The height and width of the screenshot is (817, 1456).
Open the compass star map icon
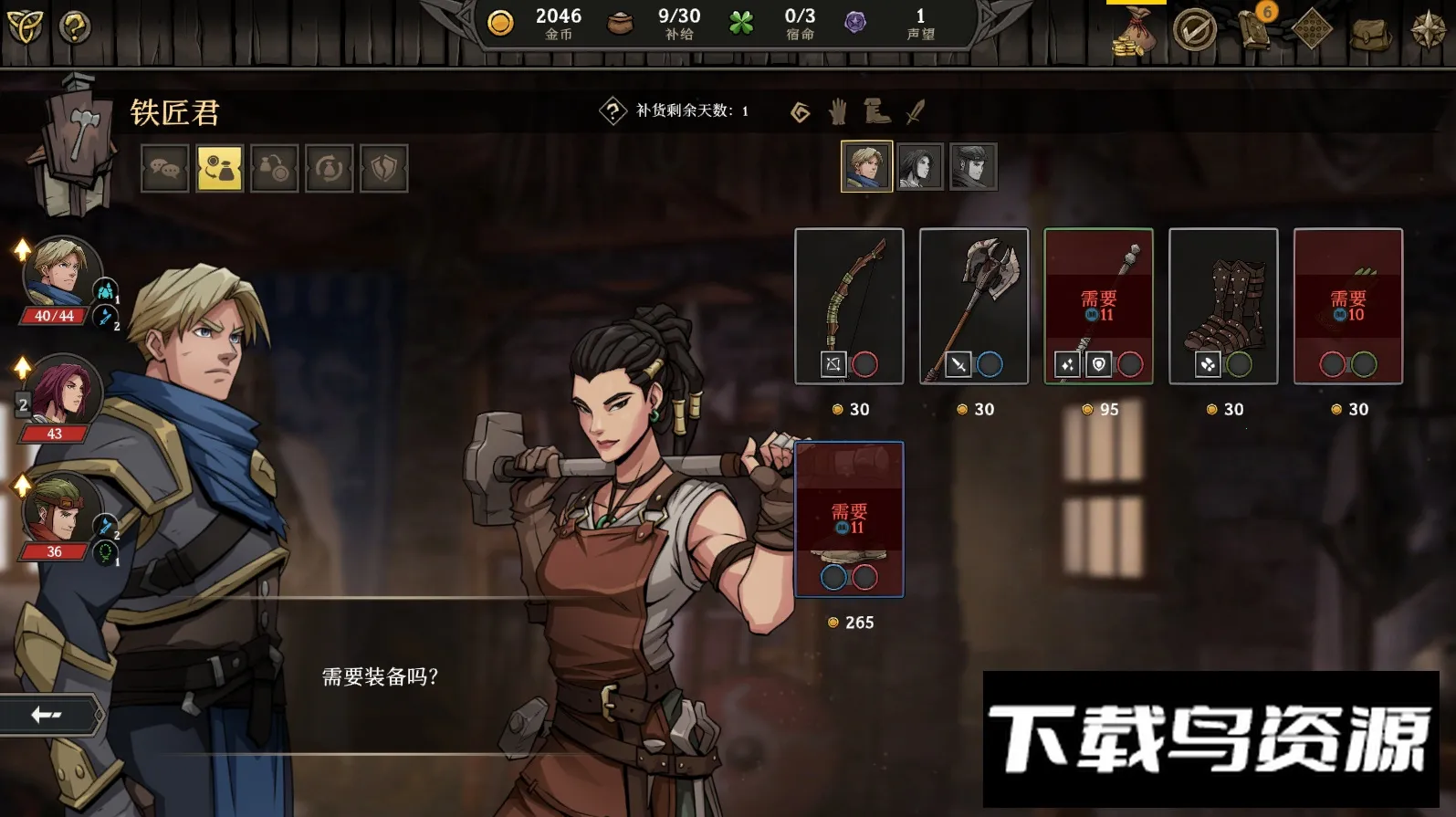[1428, 30]
